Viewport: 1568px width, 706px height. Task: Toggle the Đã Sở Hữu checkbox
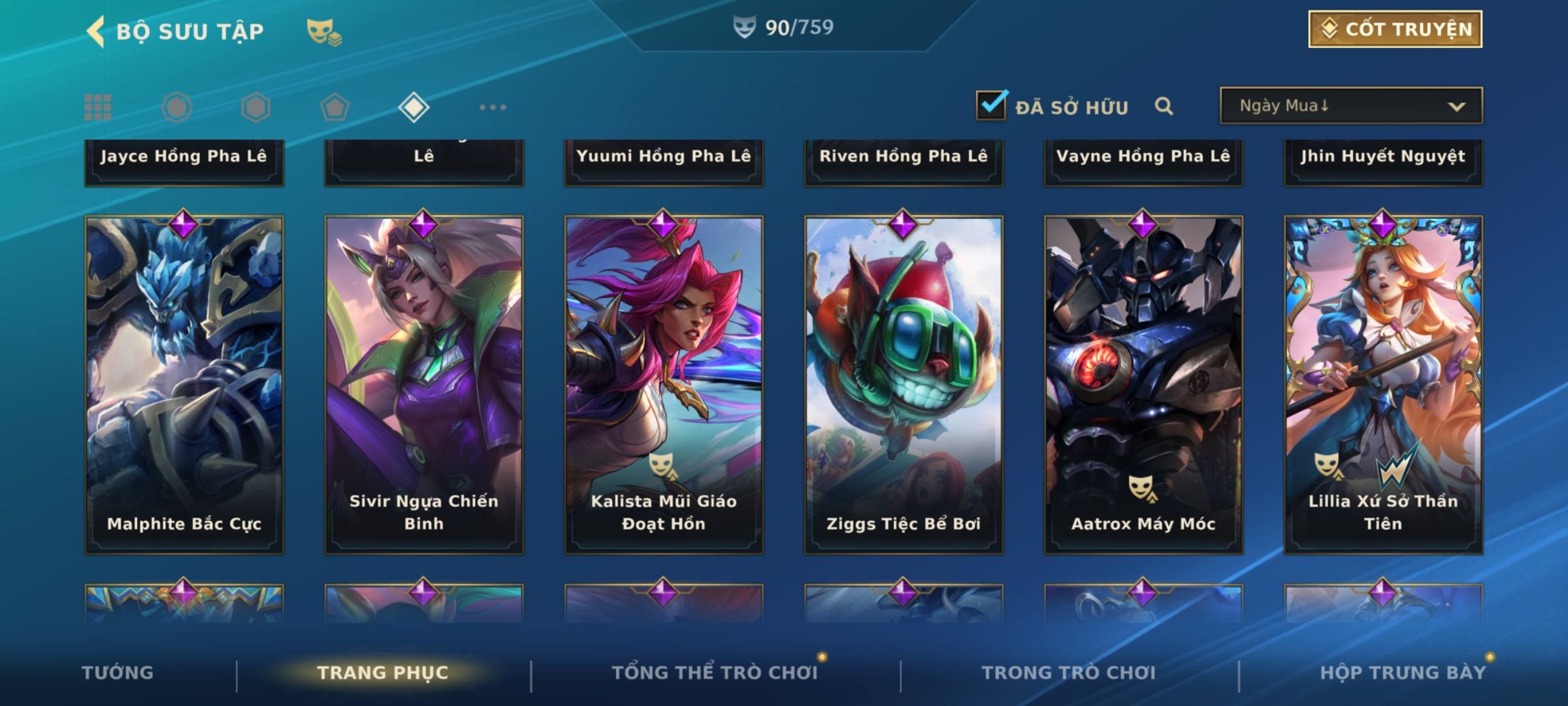click(991, 105)
